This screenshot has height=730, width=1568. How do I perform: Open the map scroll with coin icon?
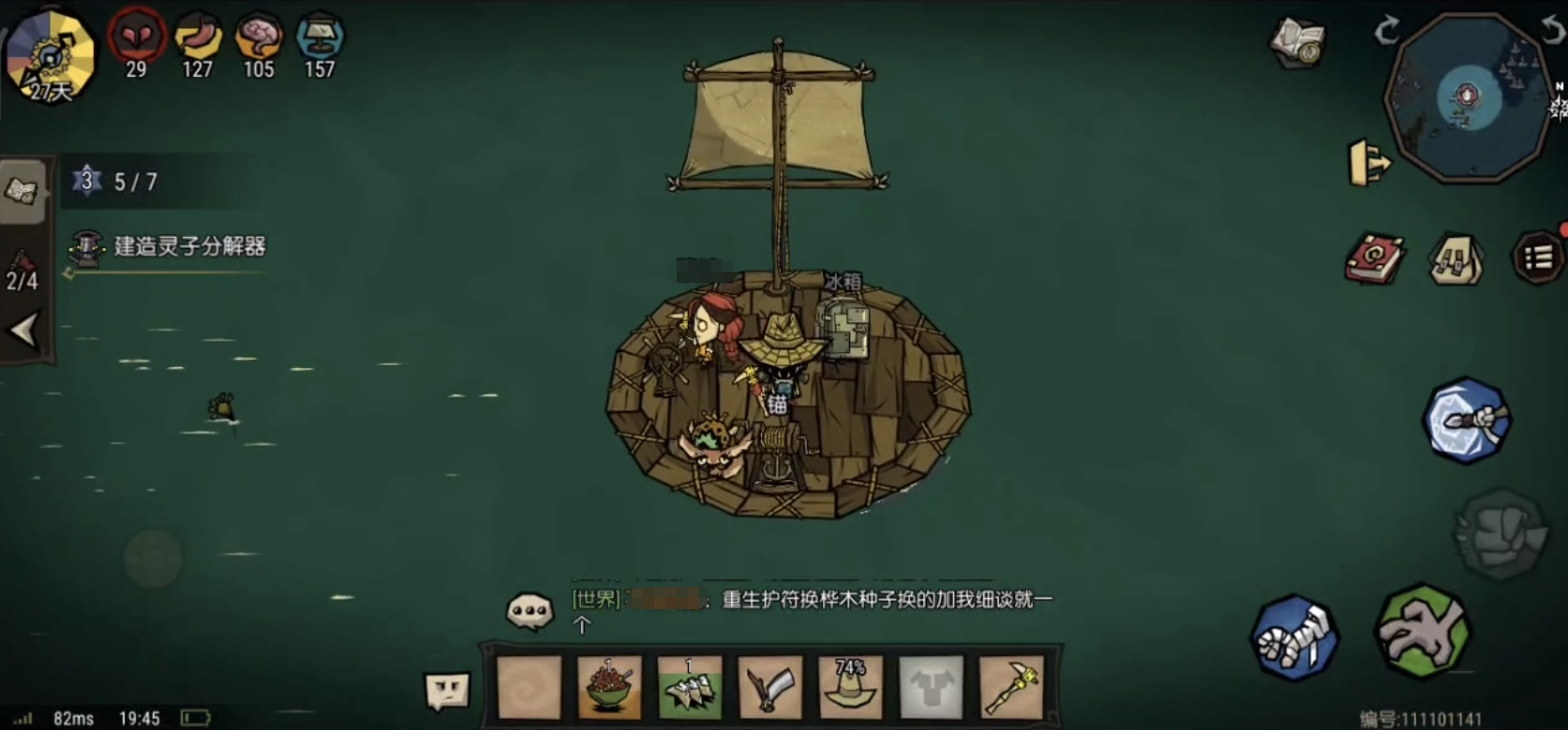[x=1299, y=41]
